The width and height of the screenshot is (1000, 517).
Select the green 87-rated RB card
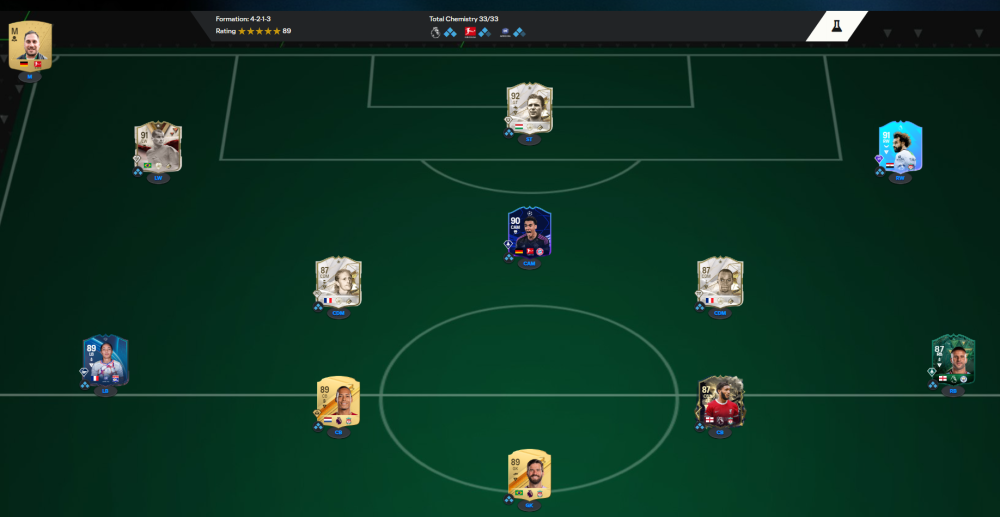point(952,360)
